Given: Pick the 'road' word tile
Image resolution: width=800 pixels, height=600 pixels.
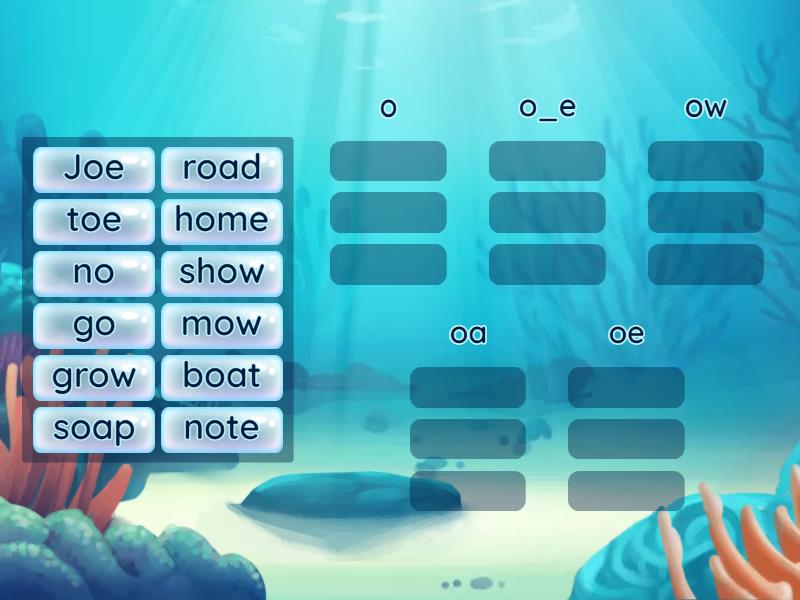Looking at the screenshot, I should (222, 168).
